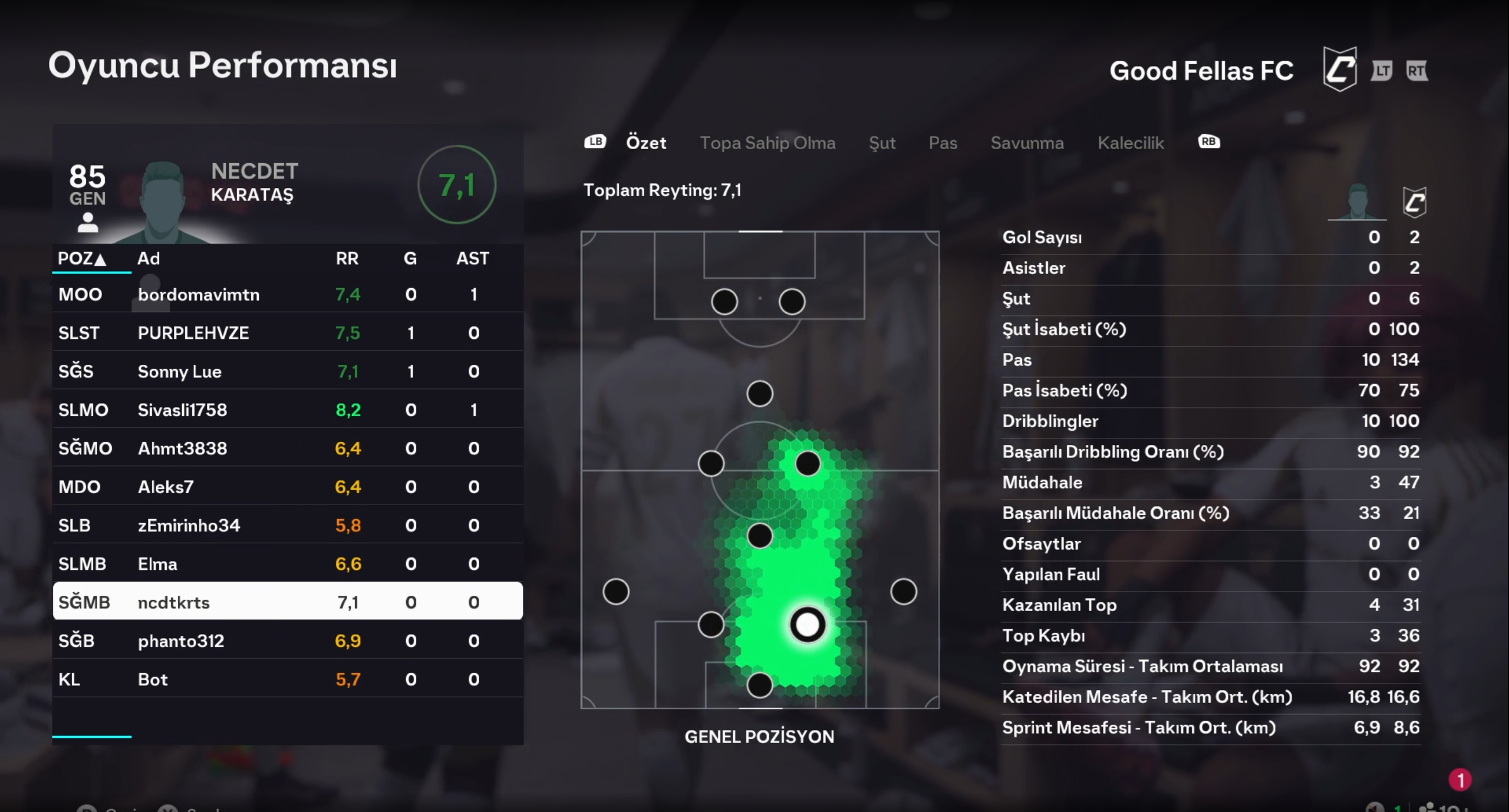The image size is (1509, 812).
Task: Sort the list by POZ column
Action: point(81,258)
